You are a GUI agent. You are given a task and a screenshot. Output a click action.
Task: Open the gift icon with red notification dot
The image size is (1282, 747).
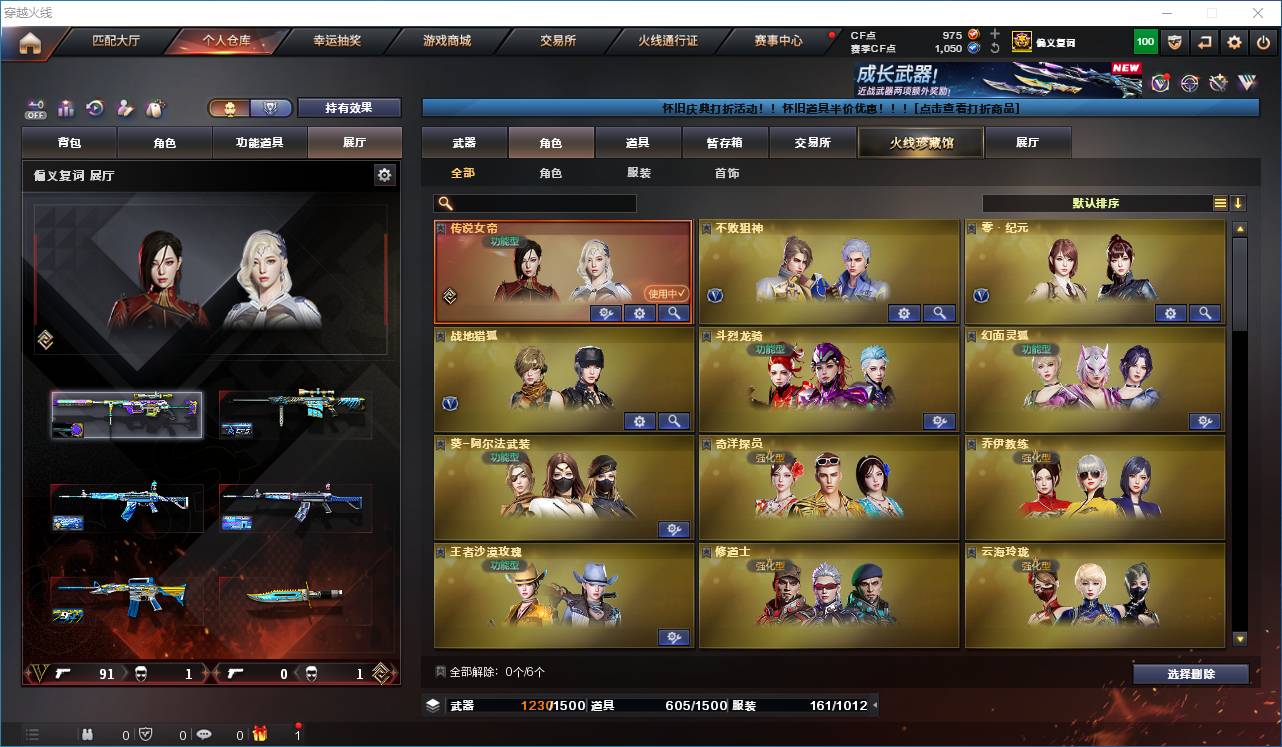[260, 735]
